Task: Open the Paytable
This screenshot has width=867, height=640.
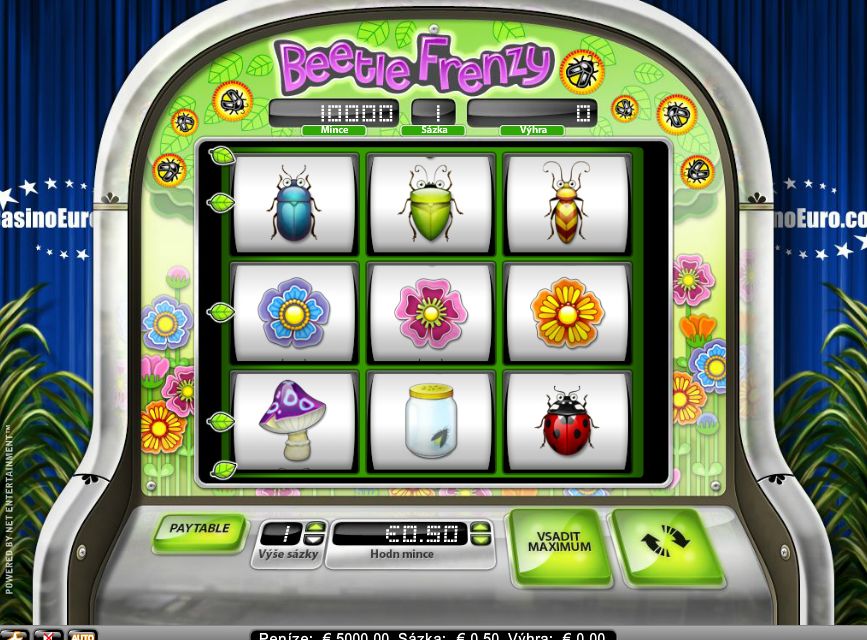Action: coord(199,530)
